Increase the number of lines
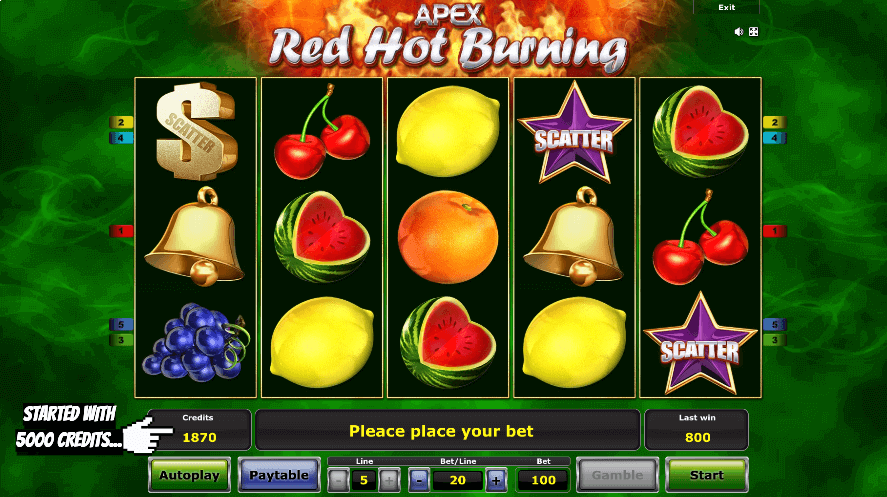Image resolution: width=887 pixels, height=497 pixels. tap(389, 479)
